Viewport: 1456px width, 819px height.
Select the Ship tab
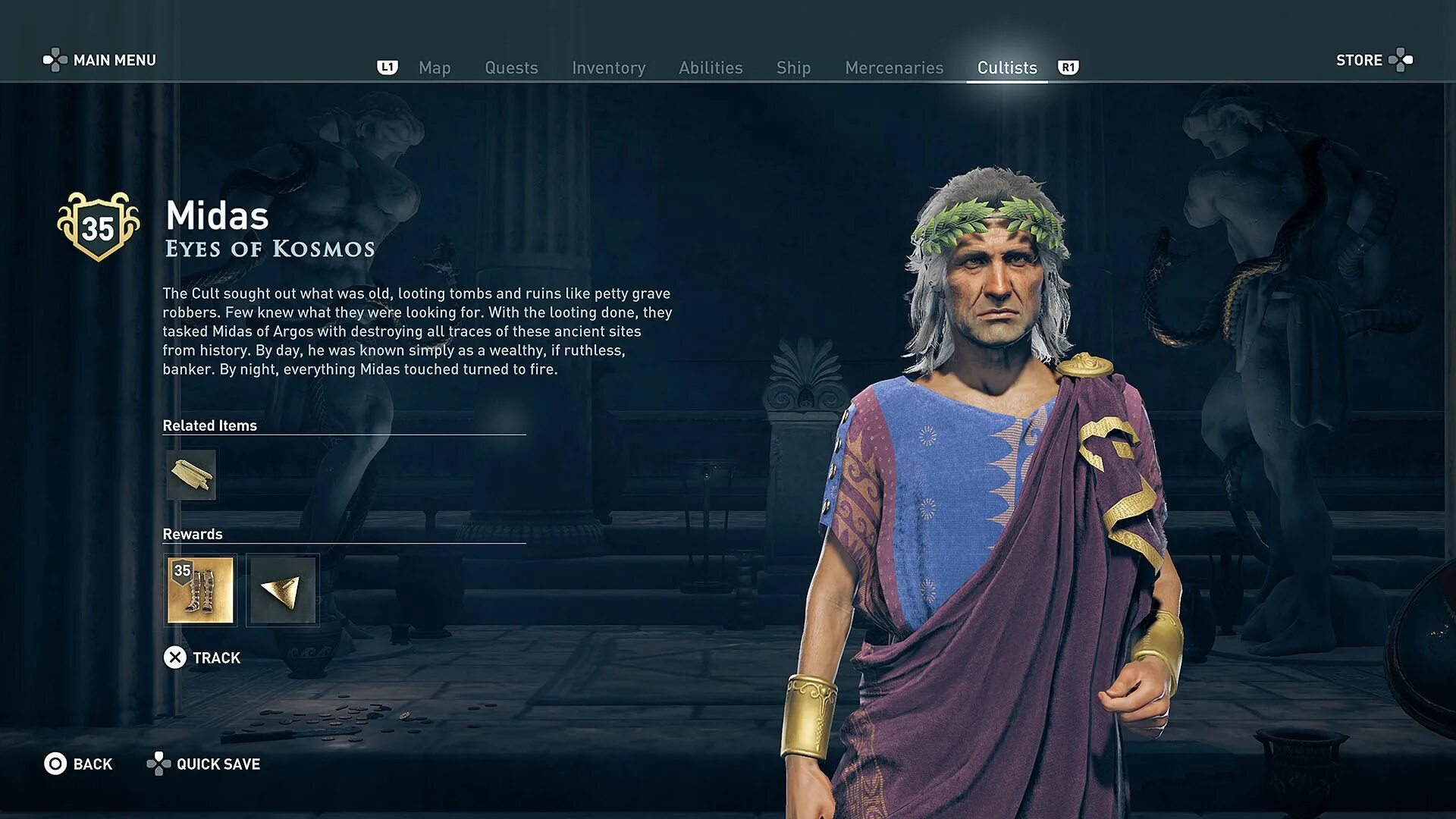(793, 67)
